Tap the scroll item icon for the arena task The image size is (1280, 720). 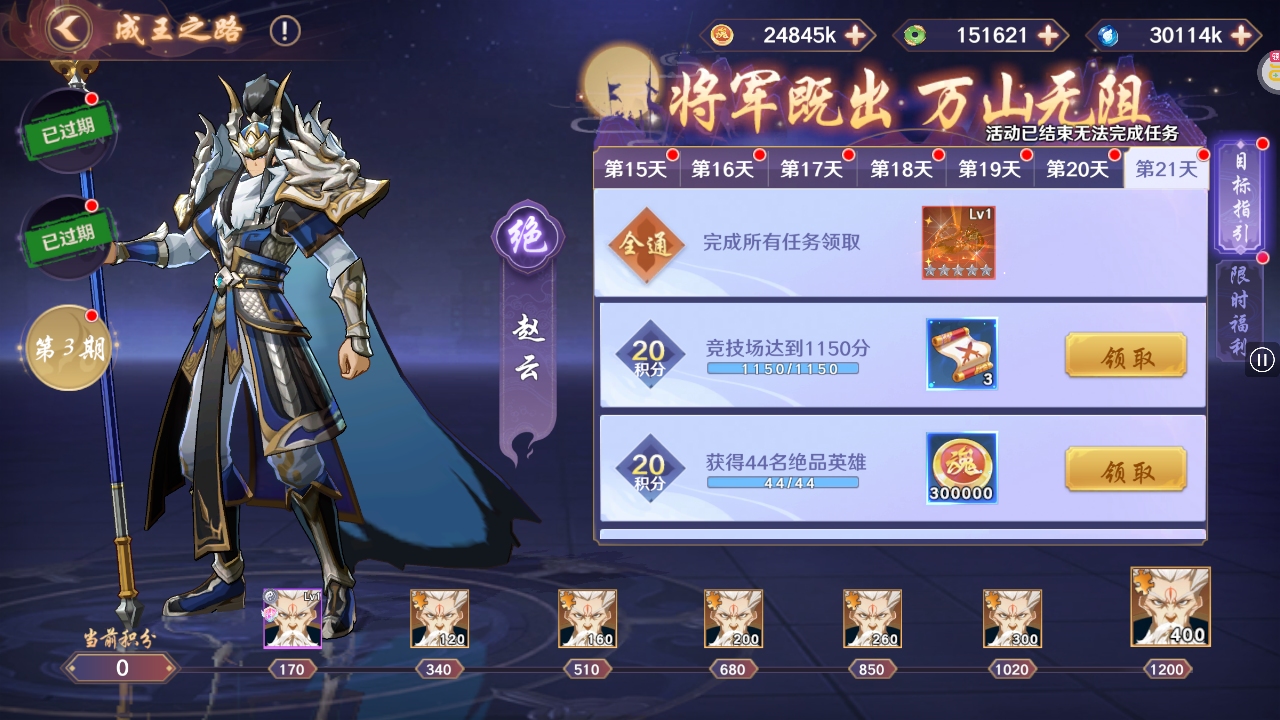(x=960, y=354)
